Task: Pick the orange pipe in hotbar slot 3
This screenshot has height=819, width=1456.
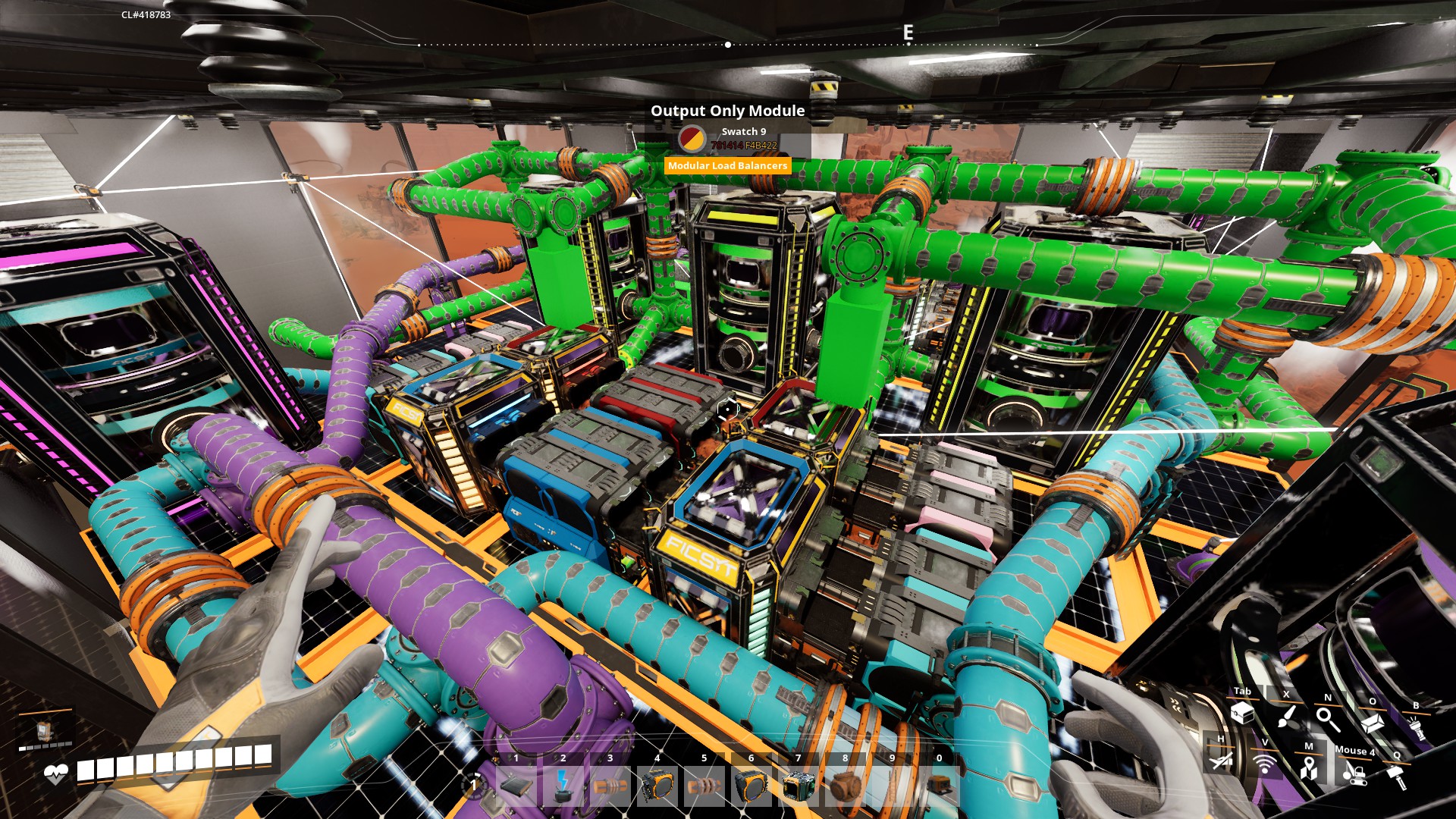Action: pos(610,786)
